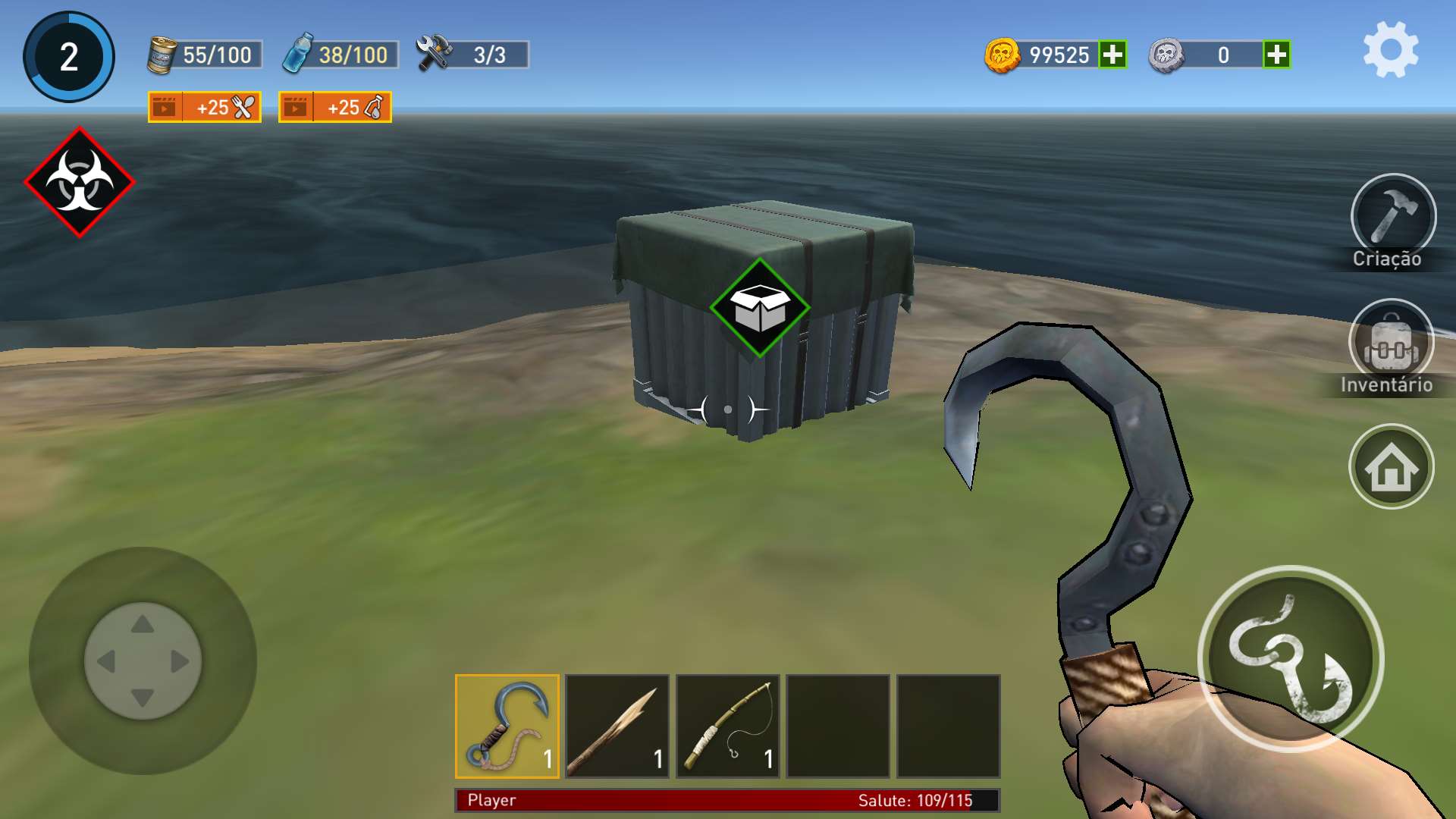1456x819 pixels.
Task: Select the fishing rod hotbar slot
Action: tap(728, 726)
